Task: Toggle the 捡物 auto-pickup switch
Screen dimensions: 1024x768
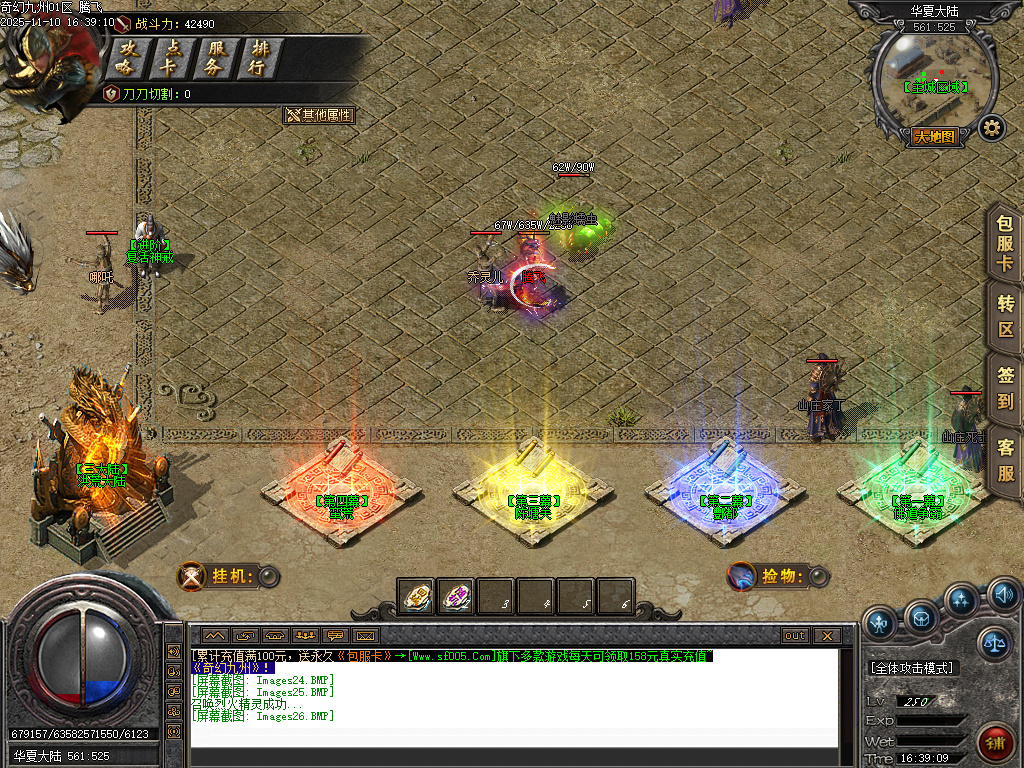Action: click(818, 576)
